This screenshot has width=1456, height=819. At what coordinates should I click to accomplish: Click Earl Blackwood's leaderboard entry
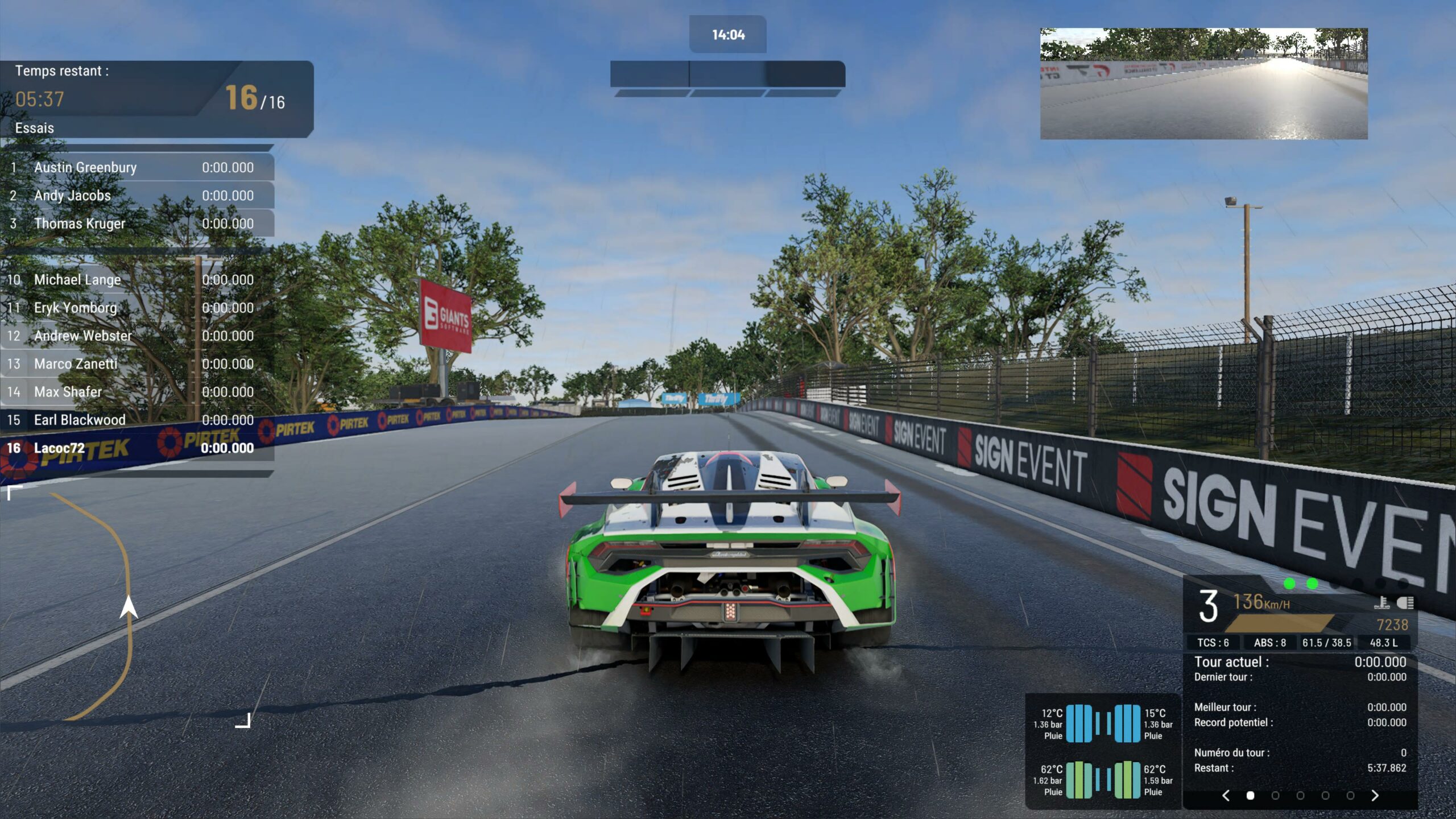click(x=136, y=420)
